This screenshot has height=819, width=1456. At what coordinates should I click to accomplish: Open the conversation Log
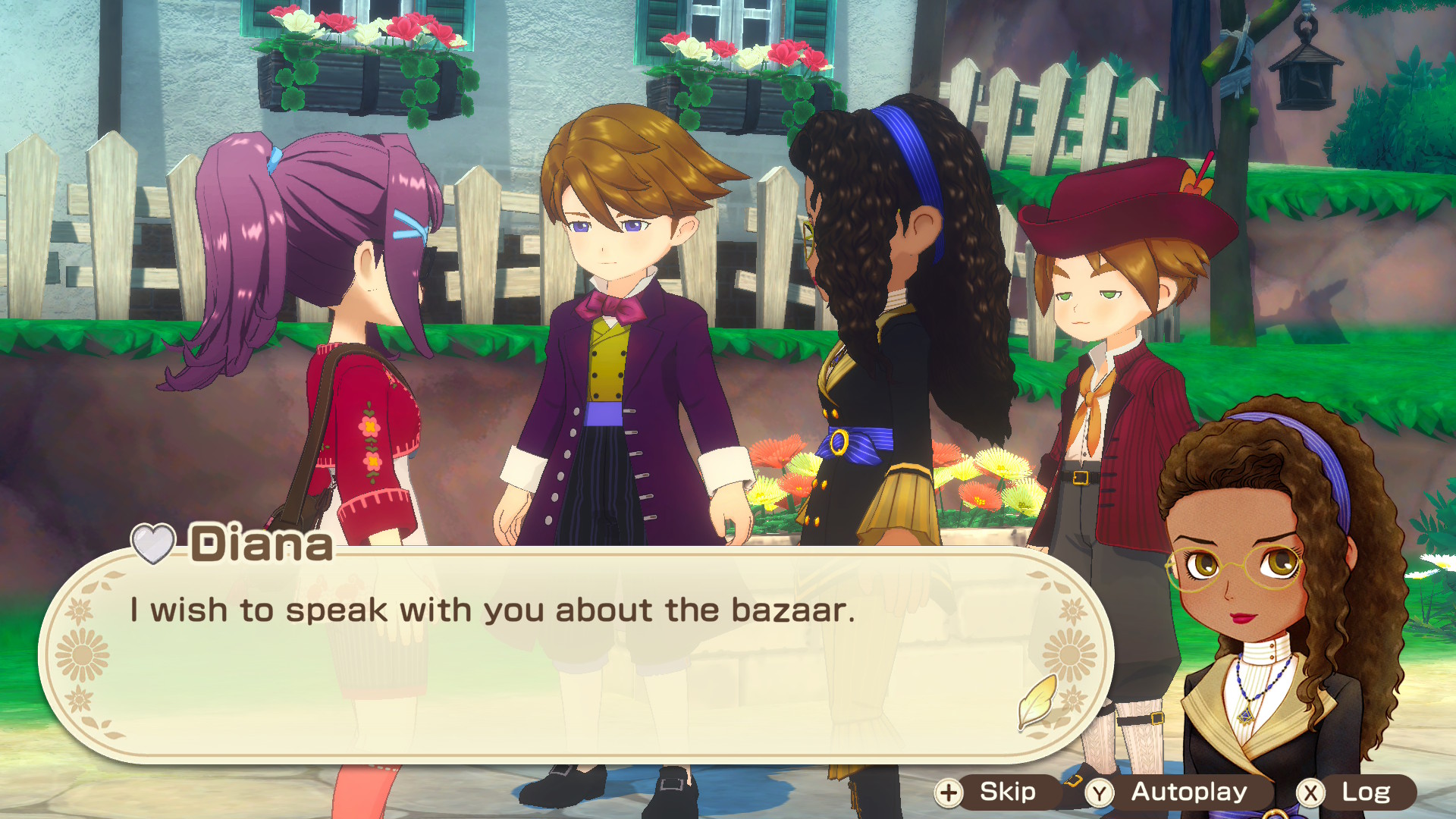1354,792
